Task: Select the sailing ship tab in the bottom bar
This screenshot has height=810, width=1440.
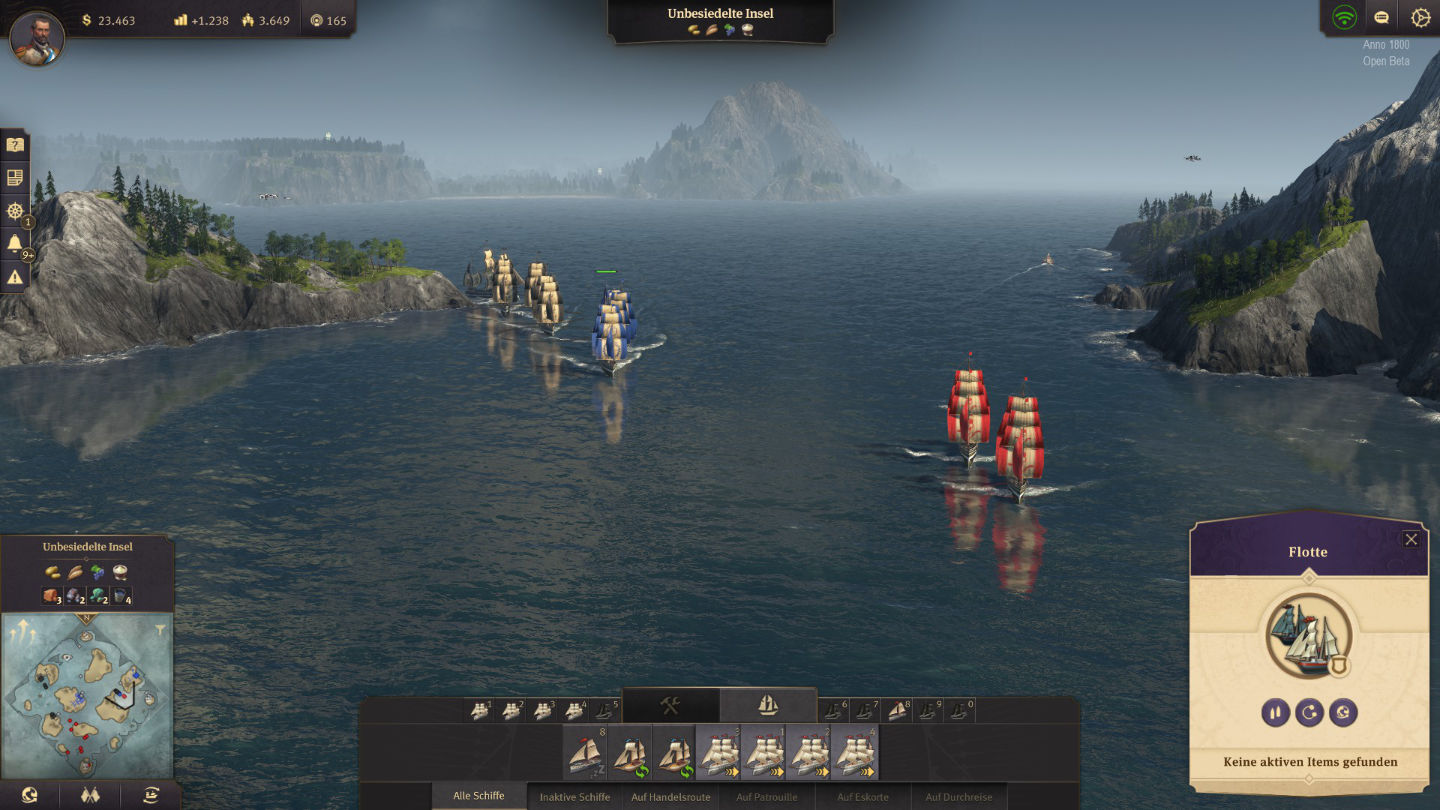Action: 767,705
